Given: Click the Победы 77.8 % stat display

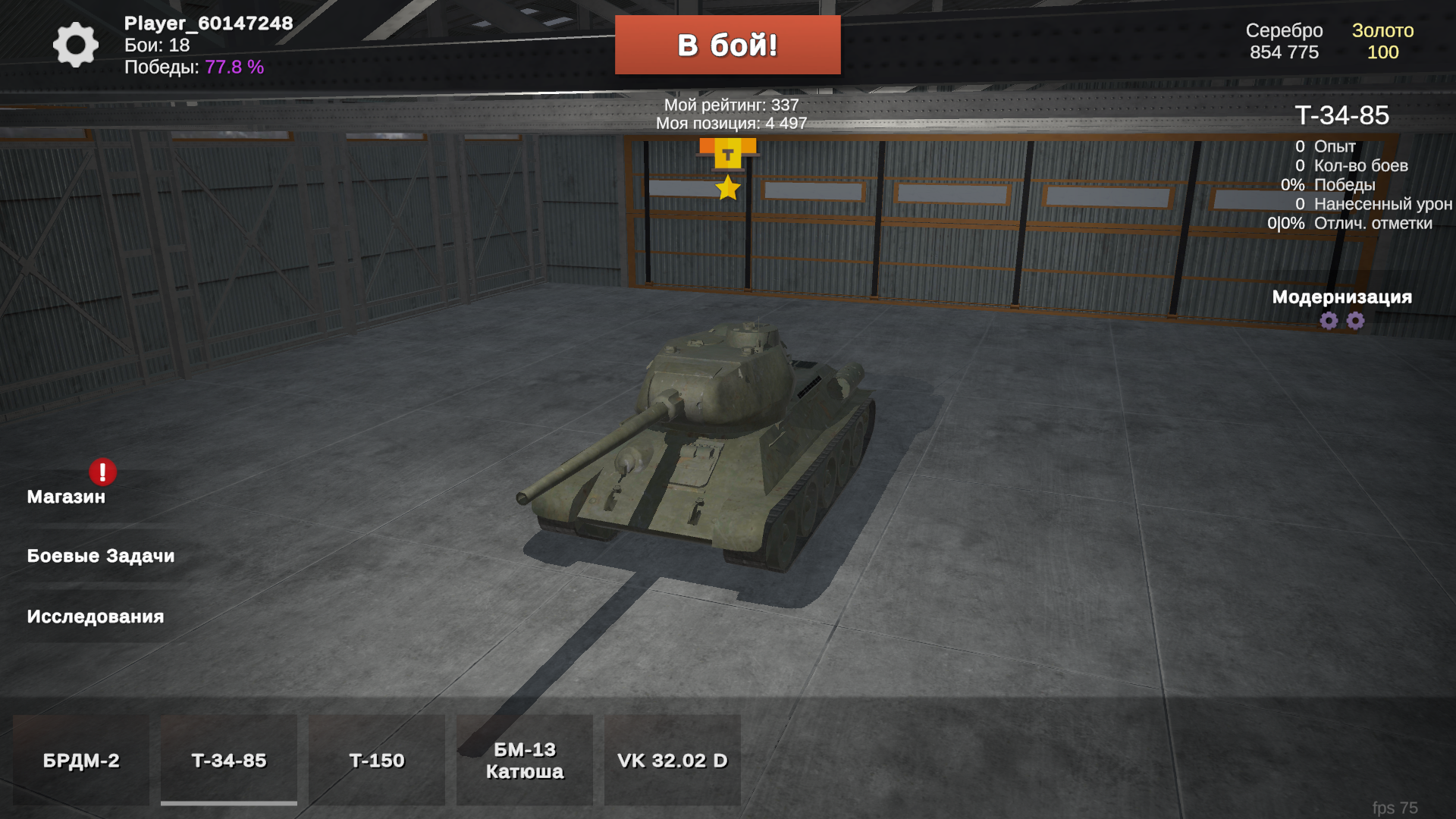Looking at the screenshot, I should click(193, 68).
